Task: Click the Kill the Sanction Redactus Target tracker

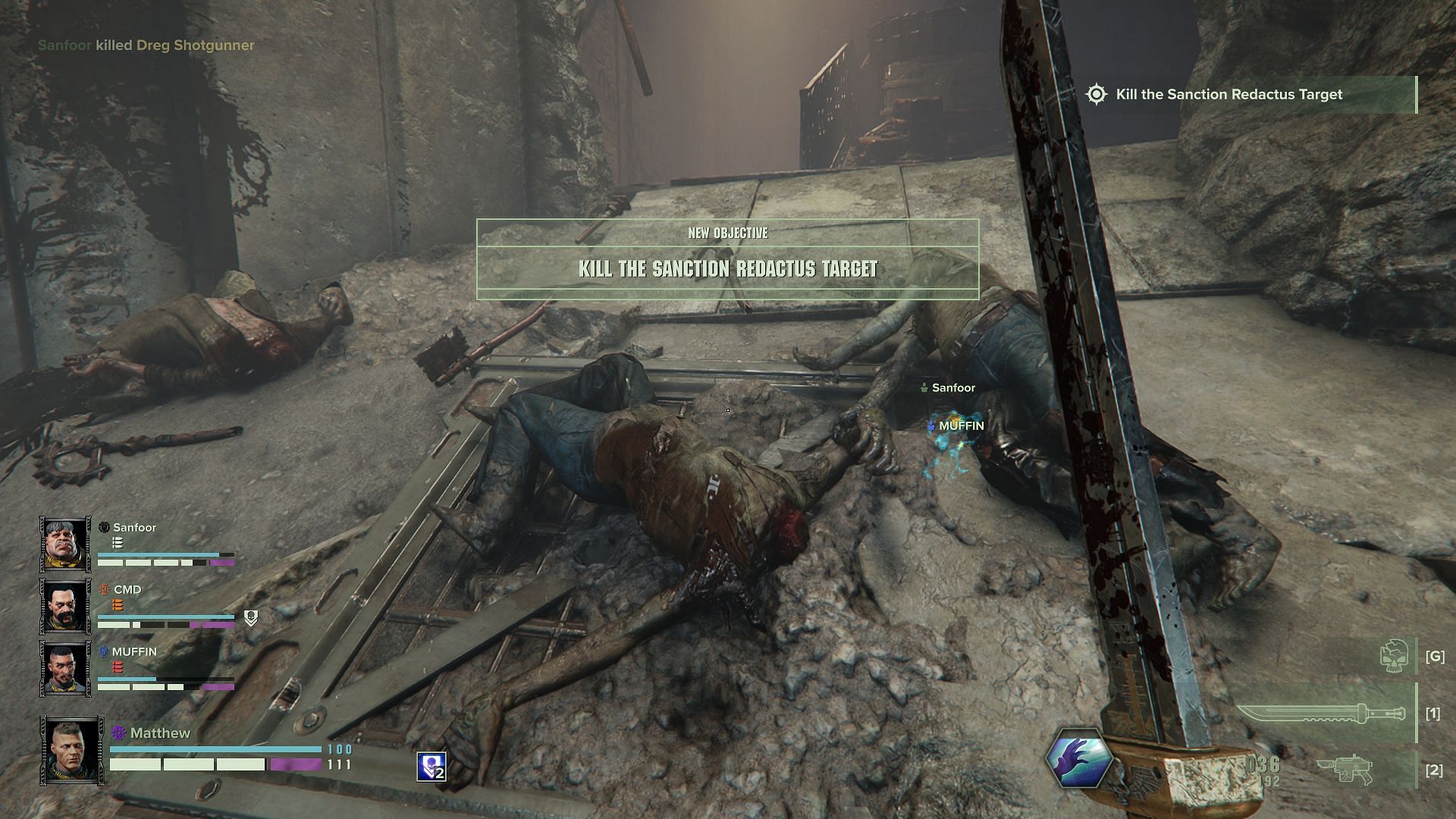Action: click(1228, 95)
